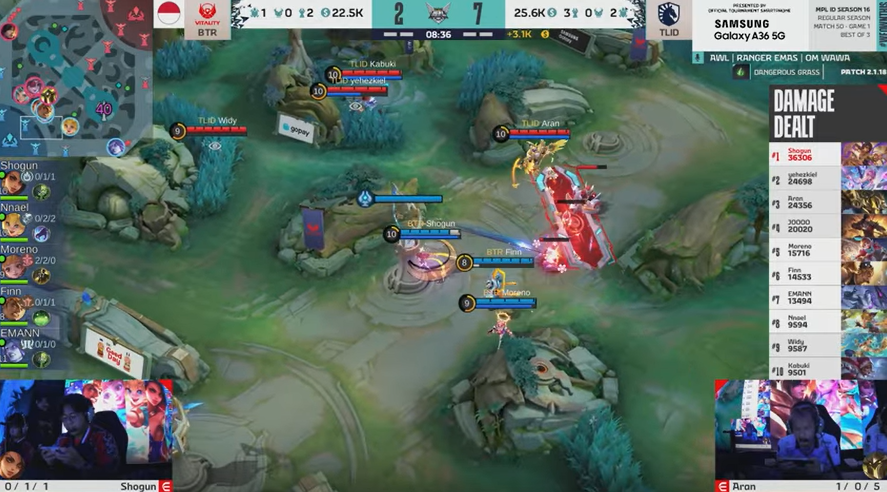Choose Moreno's entry in Damage Dealt panel
This screenshot has height=492, width=887.
[805, 249]
